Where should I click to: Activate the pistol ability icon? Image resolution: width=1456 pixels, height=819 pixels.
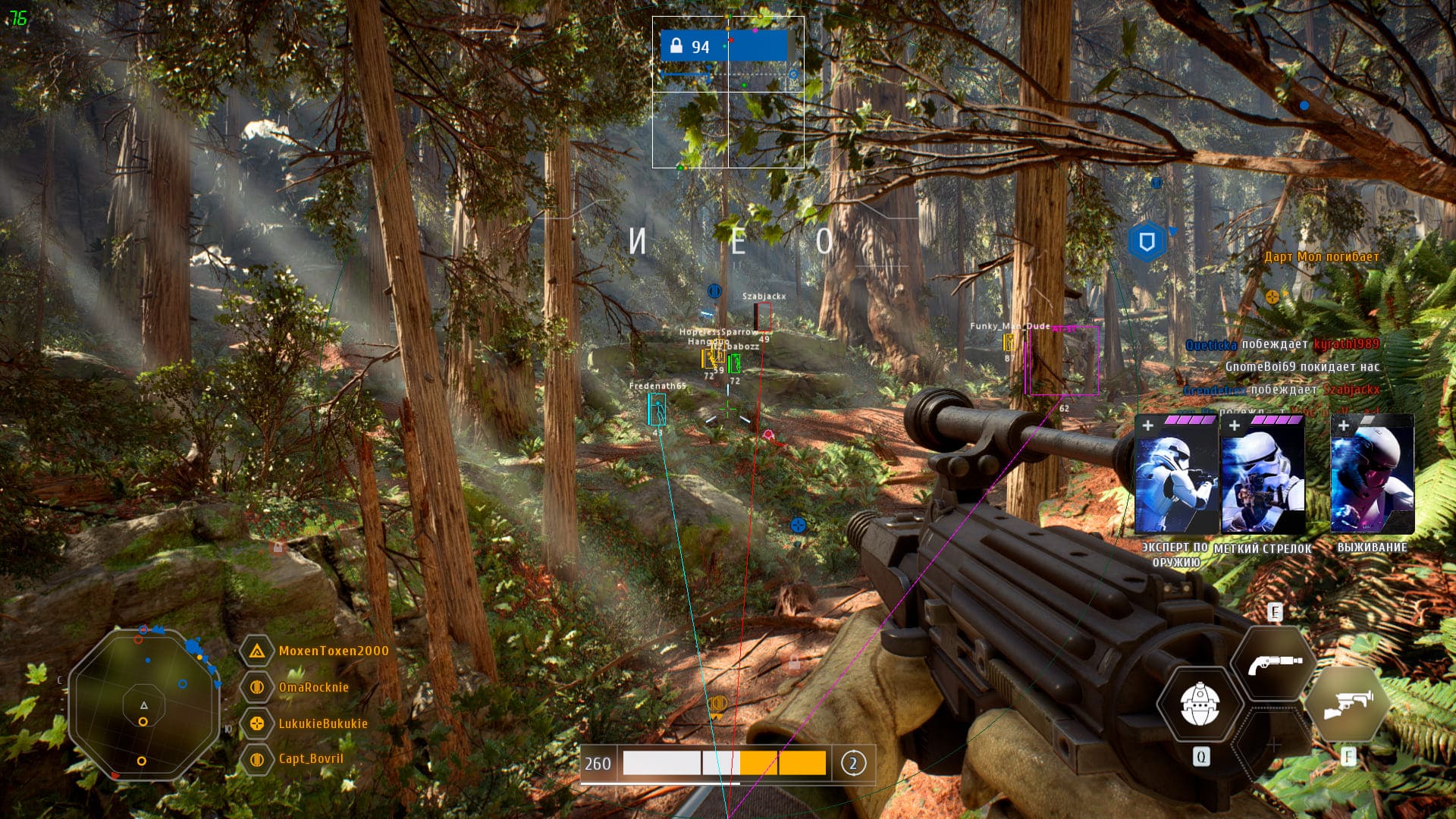(x=1274, y=664)
